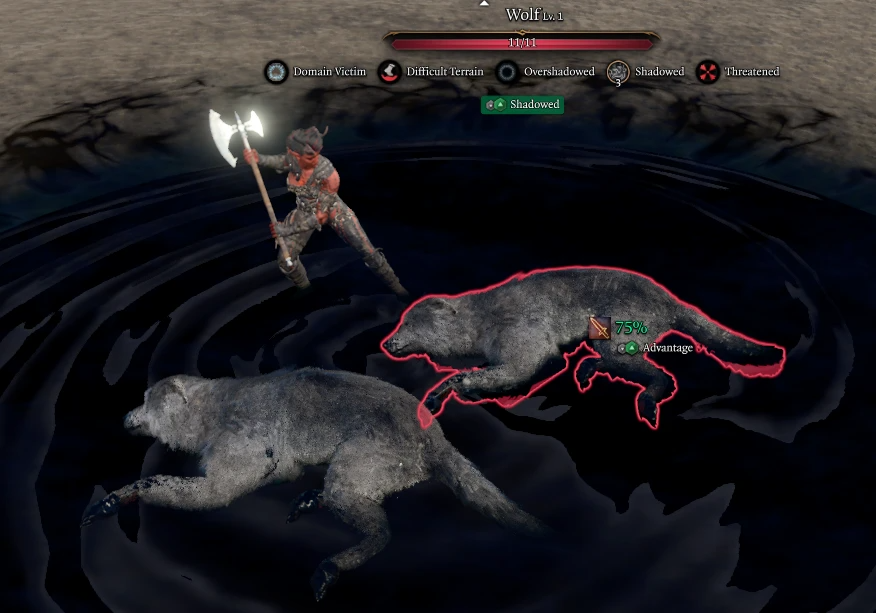Click the Advantage modifier label
This screenshot has width=876, height=613.
pyautogui.click(x=666, y=348)
